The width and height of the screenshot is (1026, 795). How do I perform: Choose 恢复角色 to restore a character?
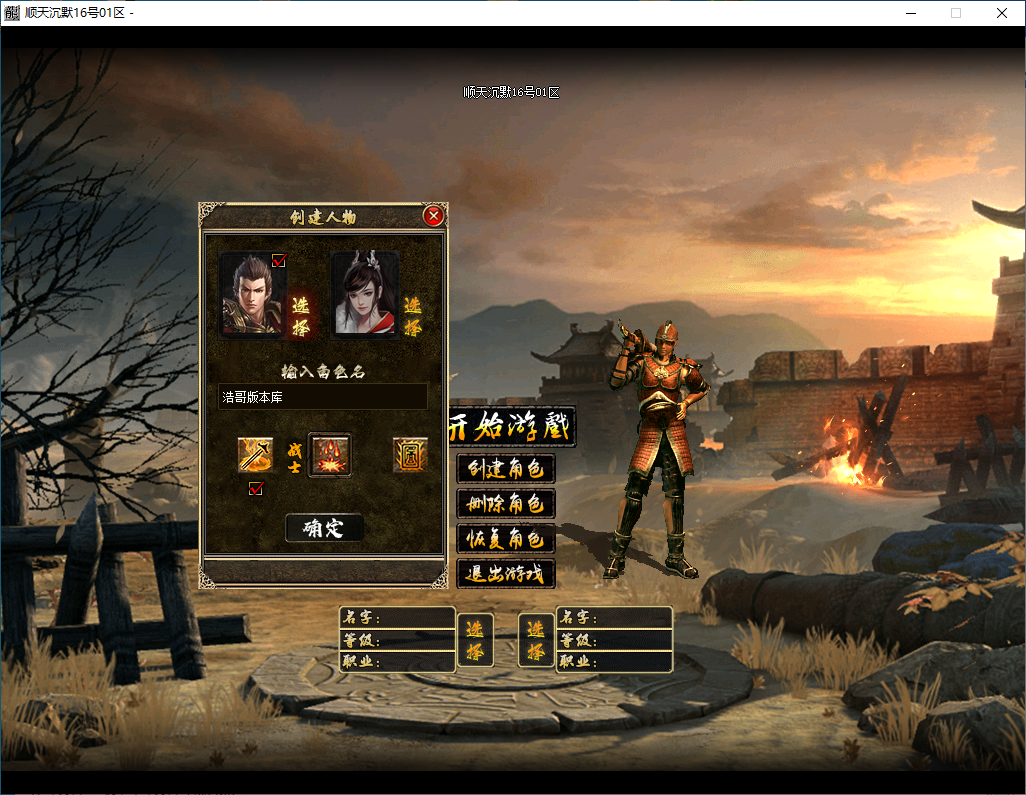point(506,538)
